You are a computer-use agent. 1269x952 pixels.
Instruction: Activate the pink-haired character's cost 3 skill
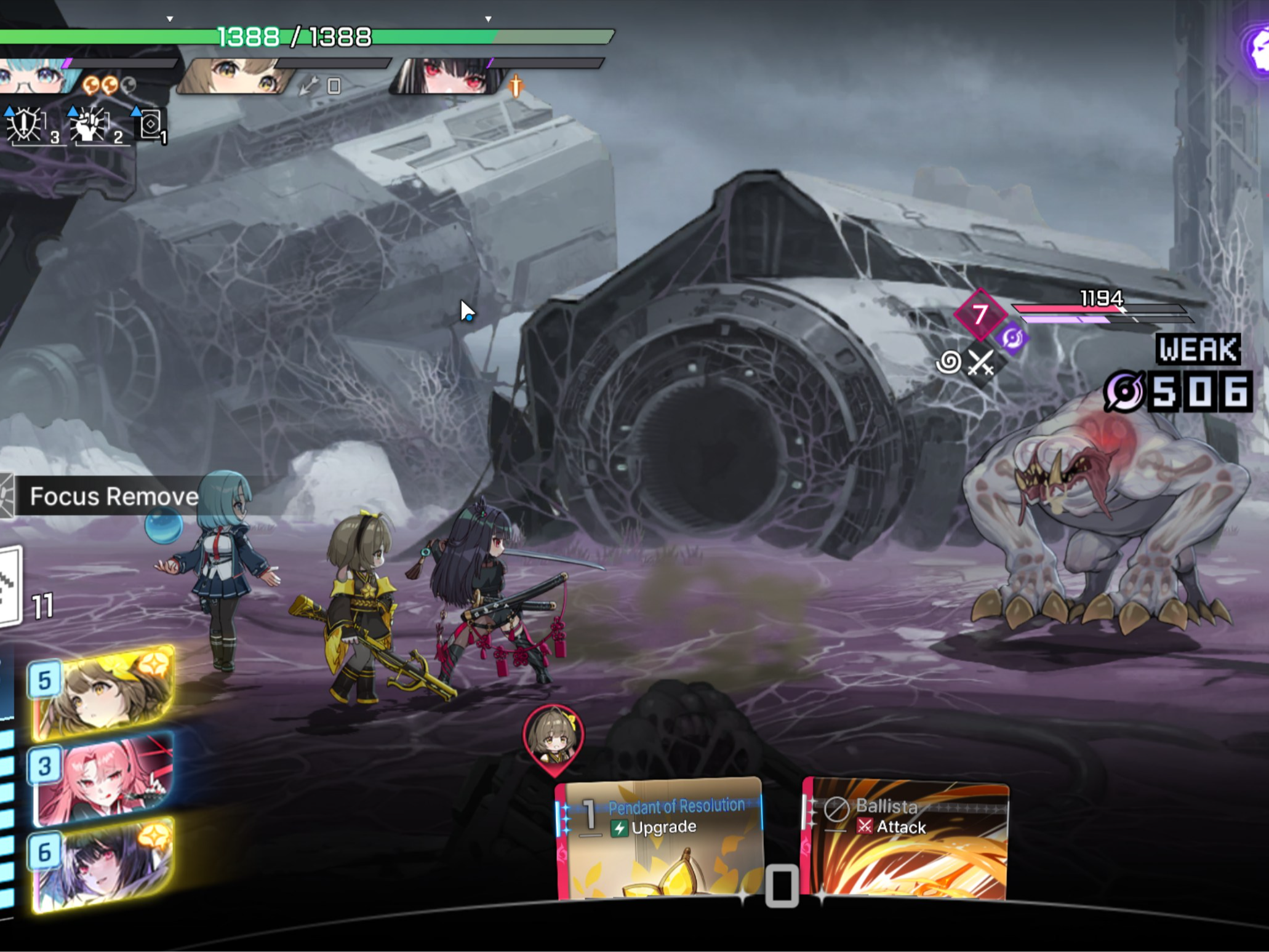click(103, 778)
